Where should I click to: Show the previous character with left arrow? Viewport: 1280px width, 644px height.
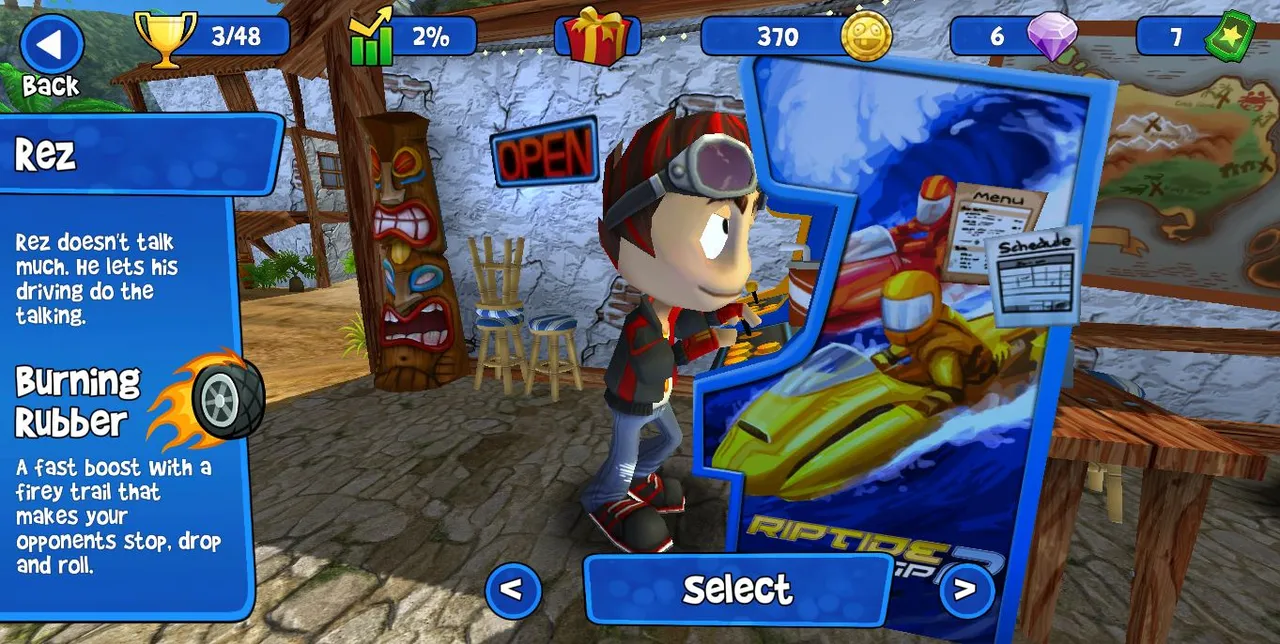pyautogui.click(x=513, y=590)
